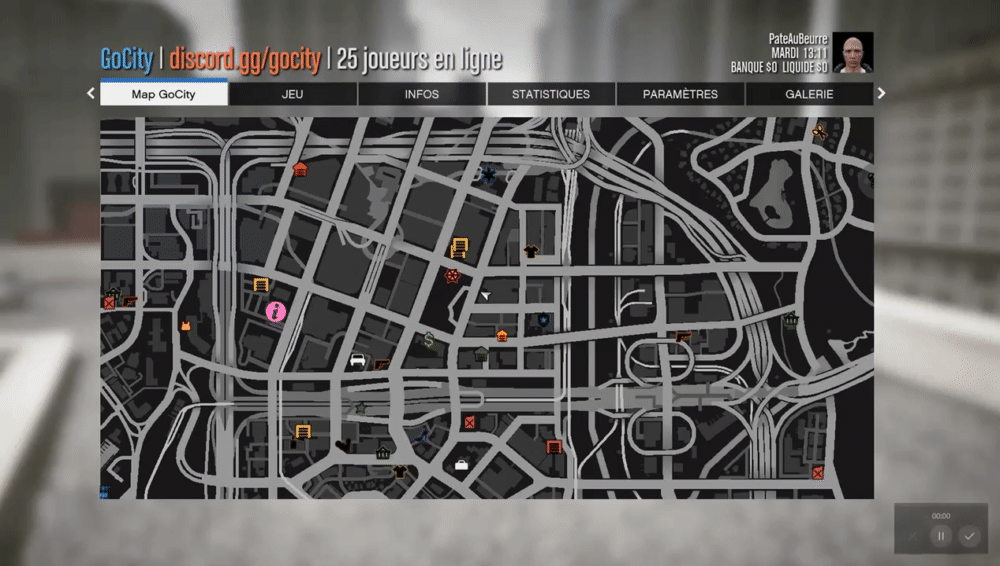Click the blue police badge map marker
Image resolution: width=1000 pixels, height=566 pixels.
pos(542,320)
